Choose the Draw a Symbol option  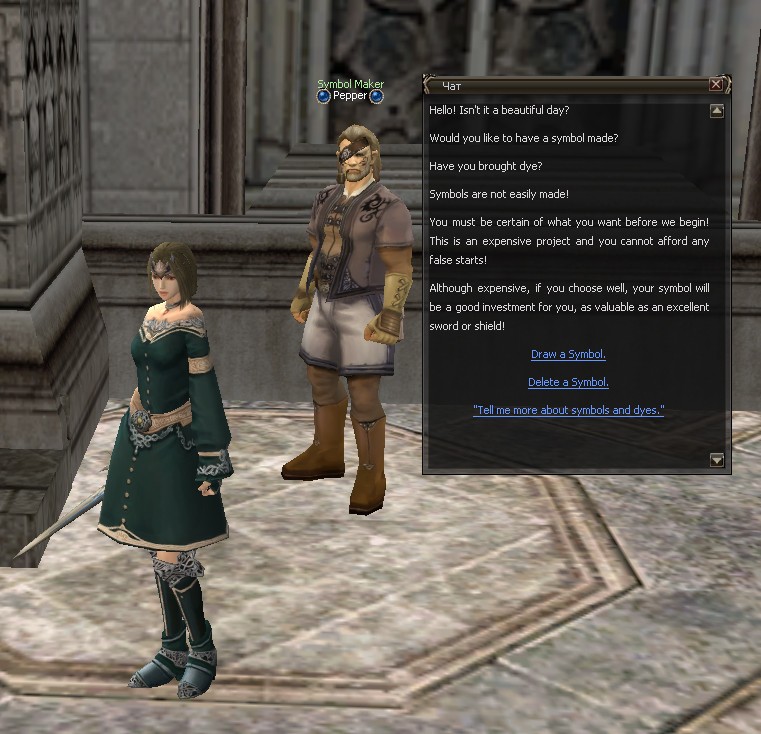[568, 354]
